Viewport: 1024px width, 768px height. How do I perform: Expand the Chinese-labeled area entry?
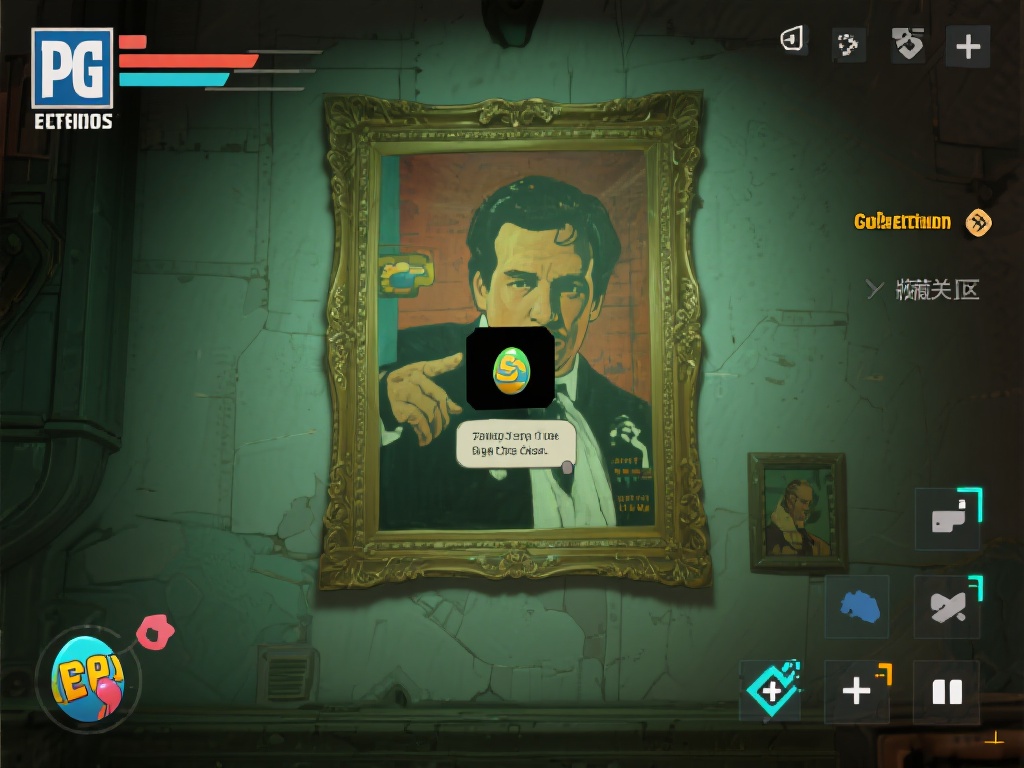923,290
